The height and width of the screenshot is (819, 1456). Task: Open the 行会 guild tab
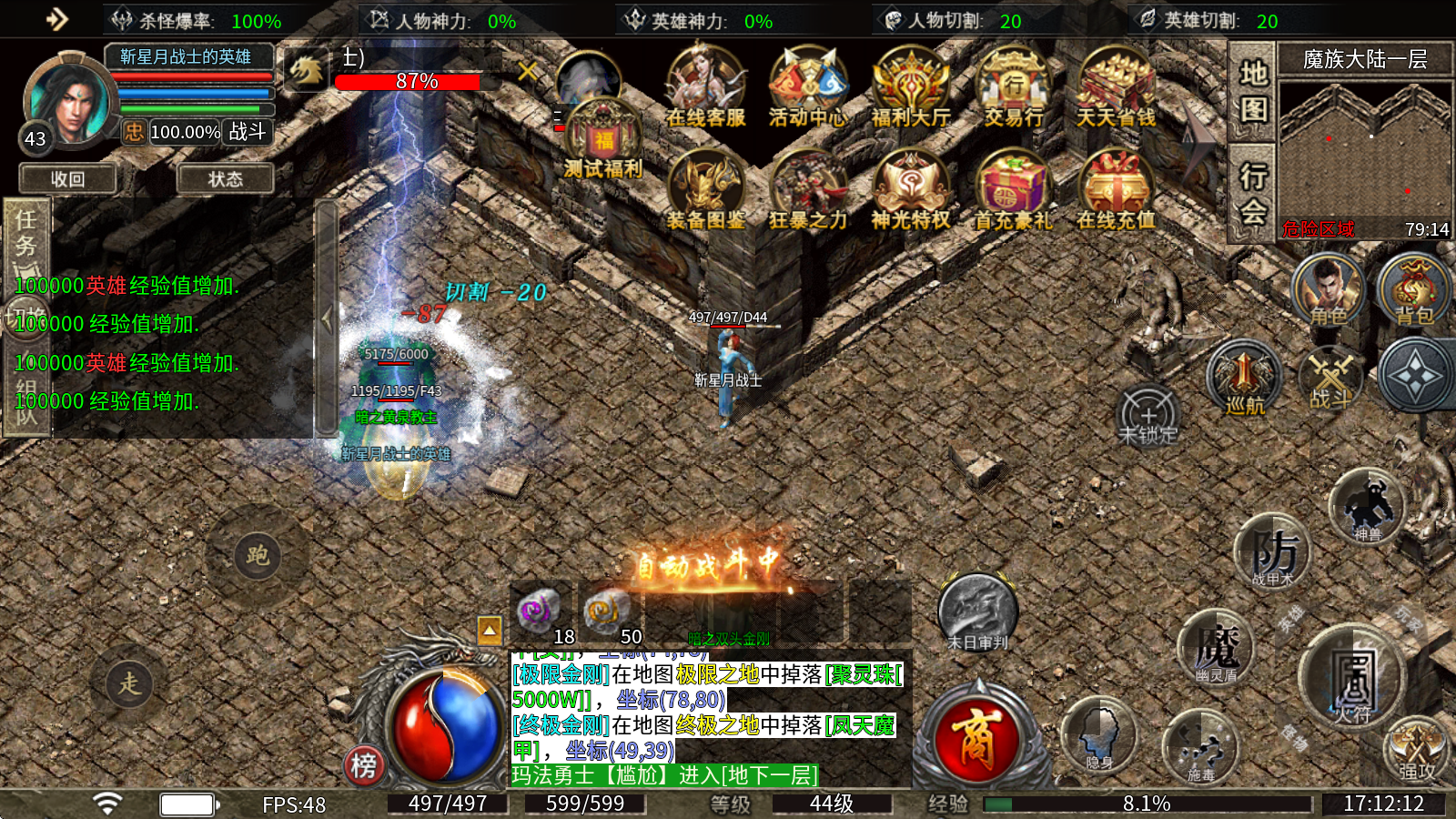1253,193
